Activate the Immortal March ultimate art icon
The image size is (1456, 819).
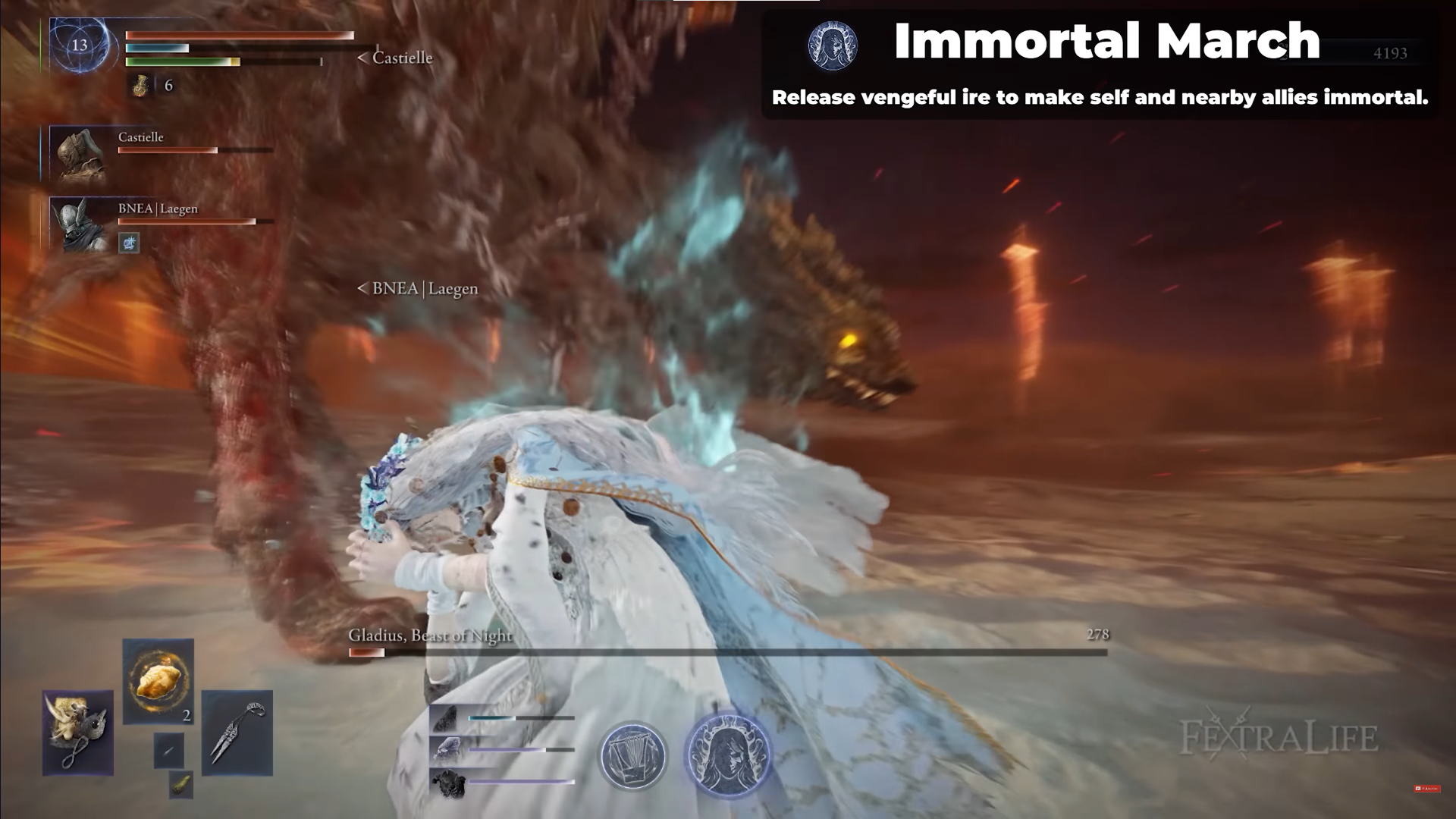click(x=728, y=755)
